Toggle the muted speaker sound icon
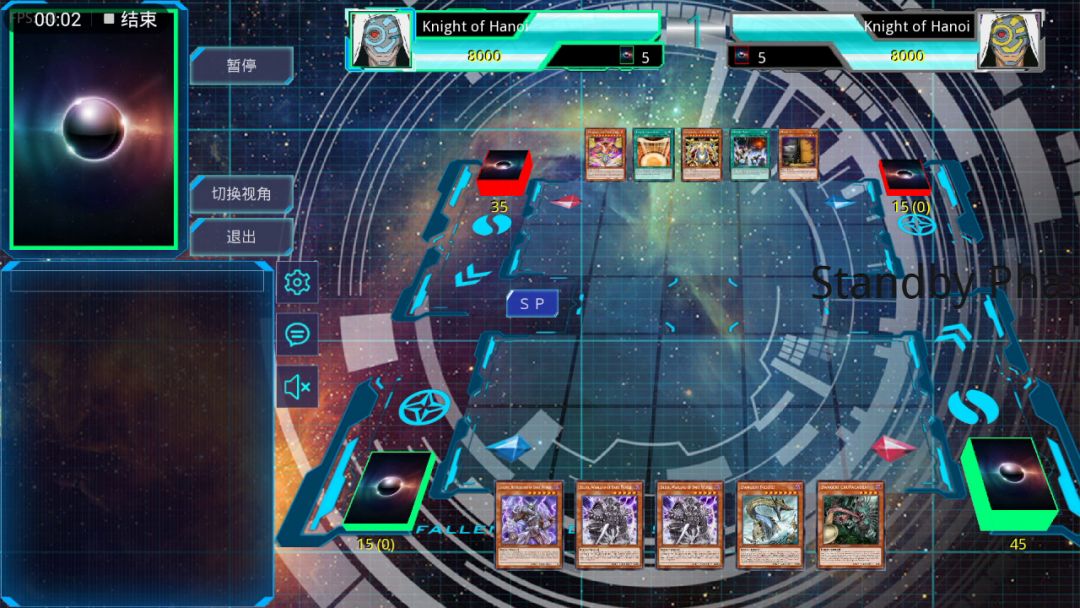 click(297, 386)
